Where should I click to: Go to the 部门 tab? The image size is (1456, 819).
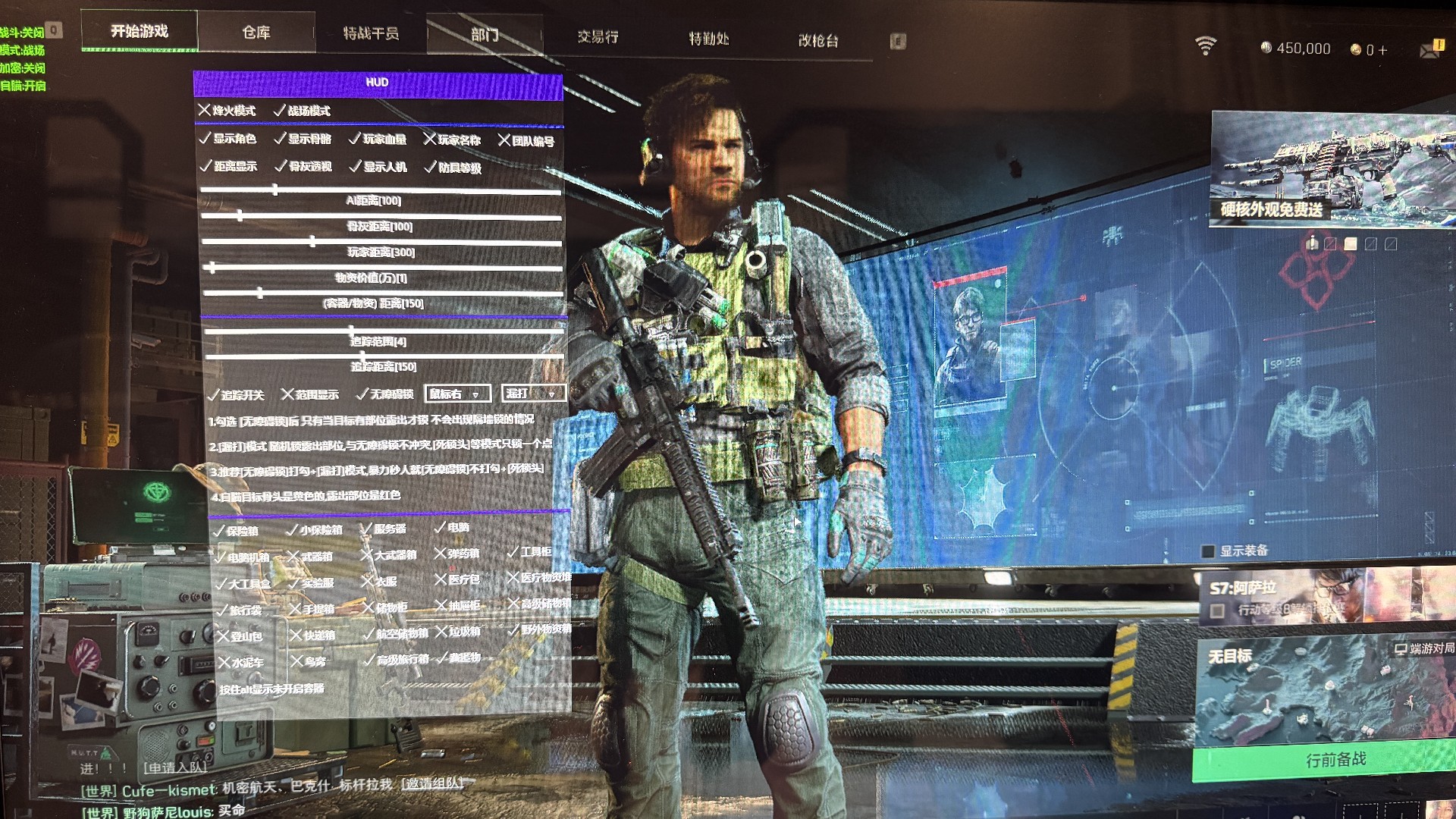click(x=485, y=35)
